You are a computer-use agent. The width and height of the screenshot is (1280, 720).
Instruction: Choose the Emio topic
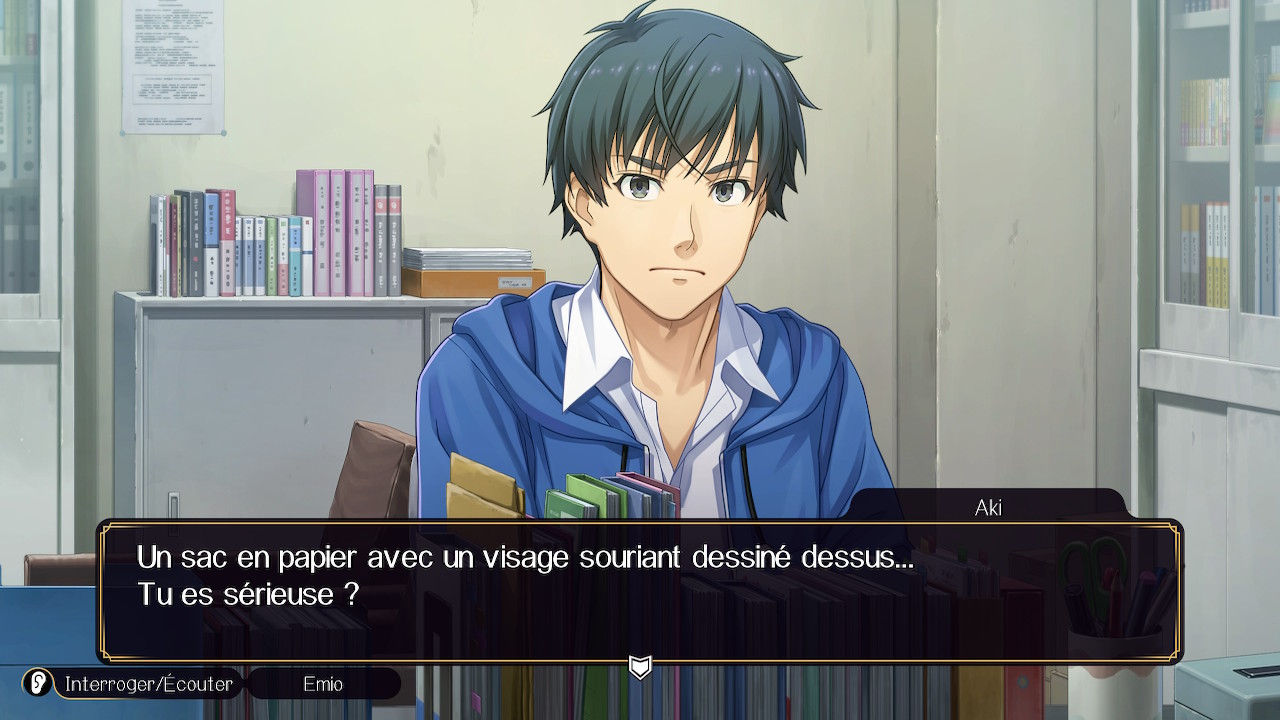tap(323, 684)
